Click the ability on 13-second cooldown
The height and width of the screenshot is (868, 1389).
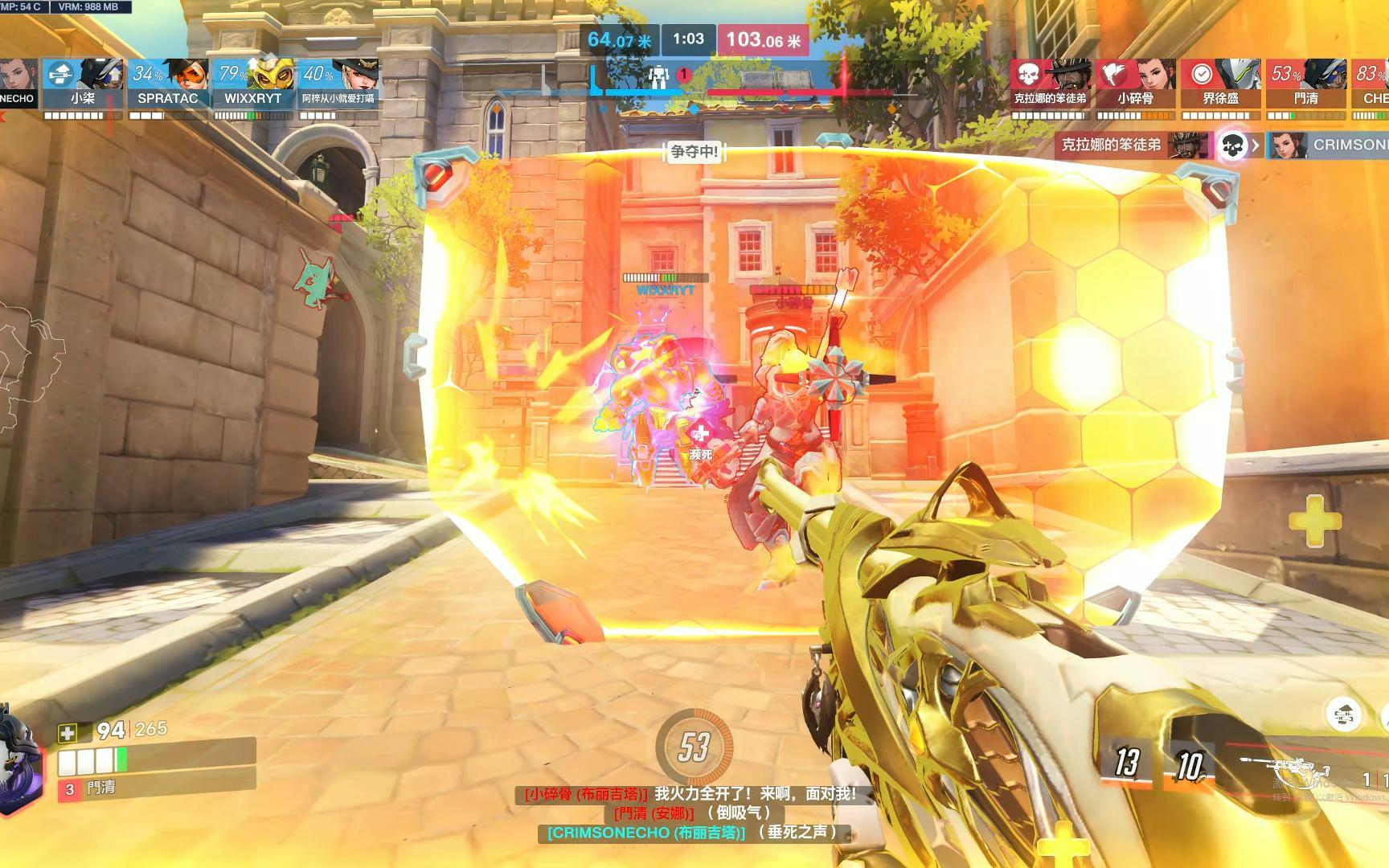point(1127,762)
